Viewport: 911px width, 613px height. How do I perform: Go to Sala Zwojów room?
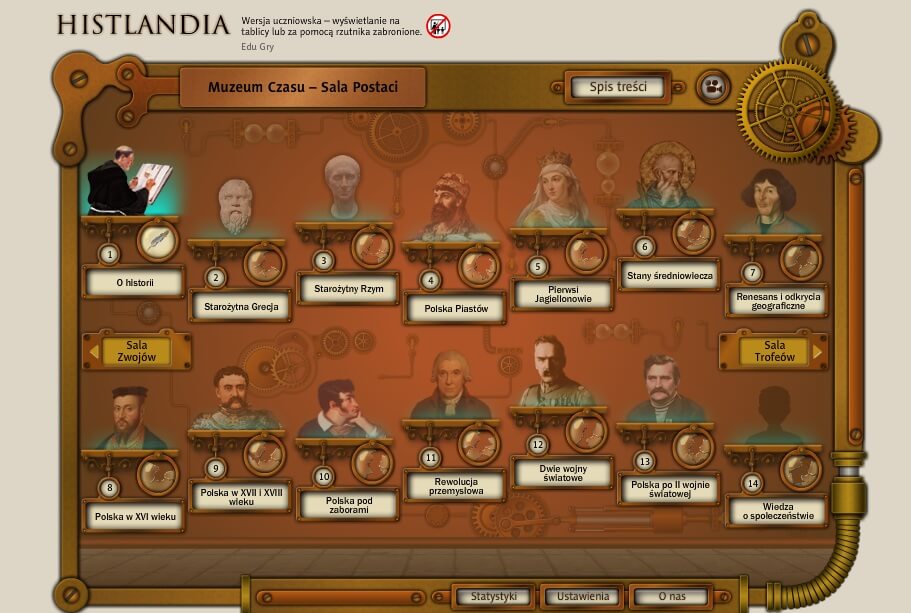137,351
